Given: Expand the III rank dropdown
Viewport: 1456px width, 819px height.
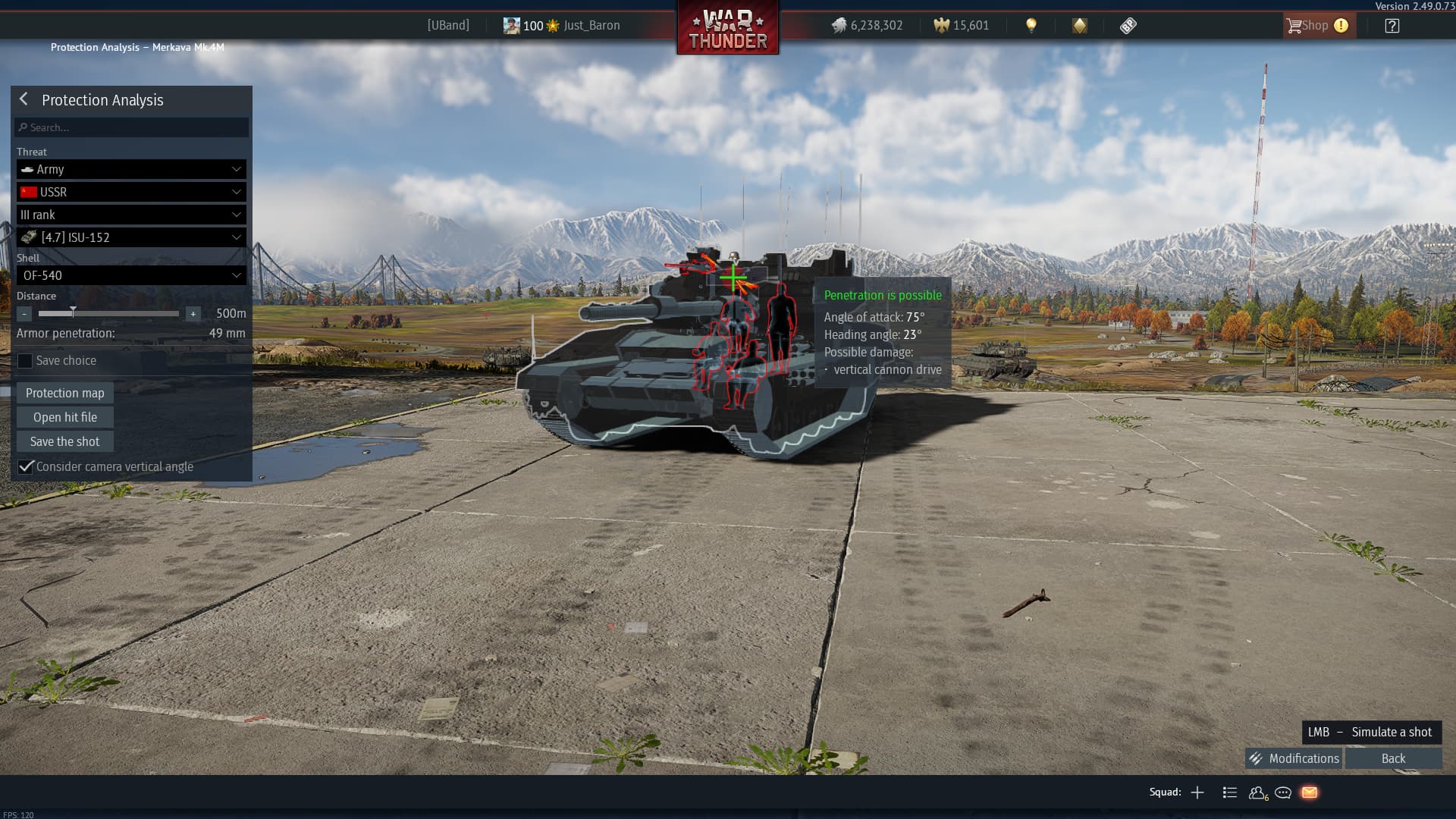Looking at the screenshot, I should coord(132,215).
